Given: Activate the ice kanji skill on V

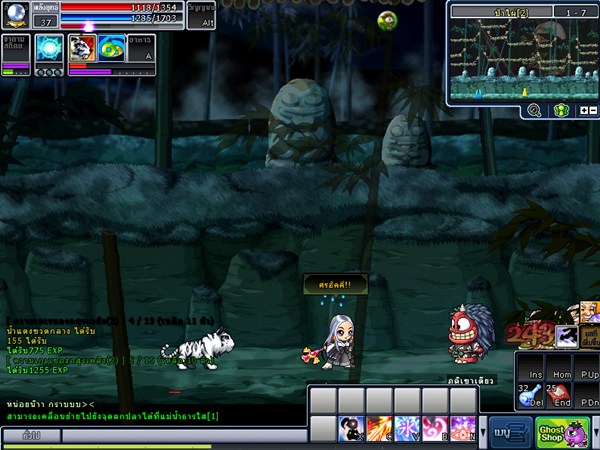Looking at the screenshot, I should click(407, 428).
